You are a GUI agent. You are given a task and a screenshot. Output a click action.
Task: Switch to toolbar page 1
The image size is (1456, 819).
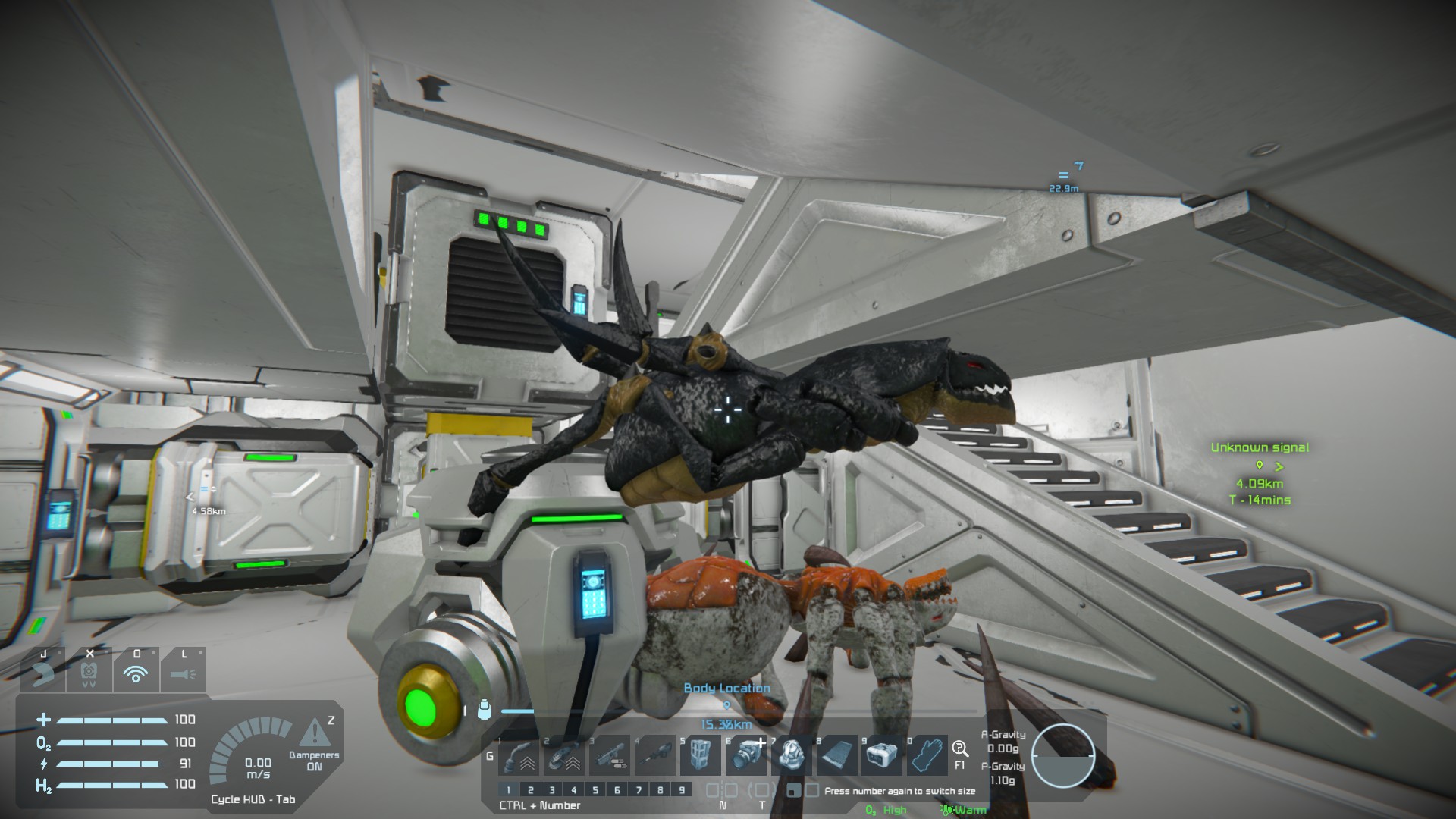510,790
